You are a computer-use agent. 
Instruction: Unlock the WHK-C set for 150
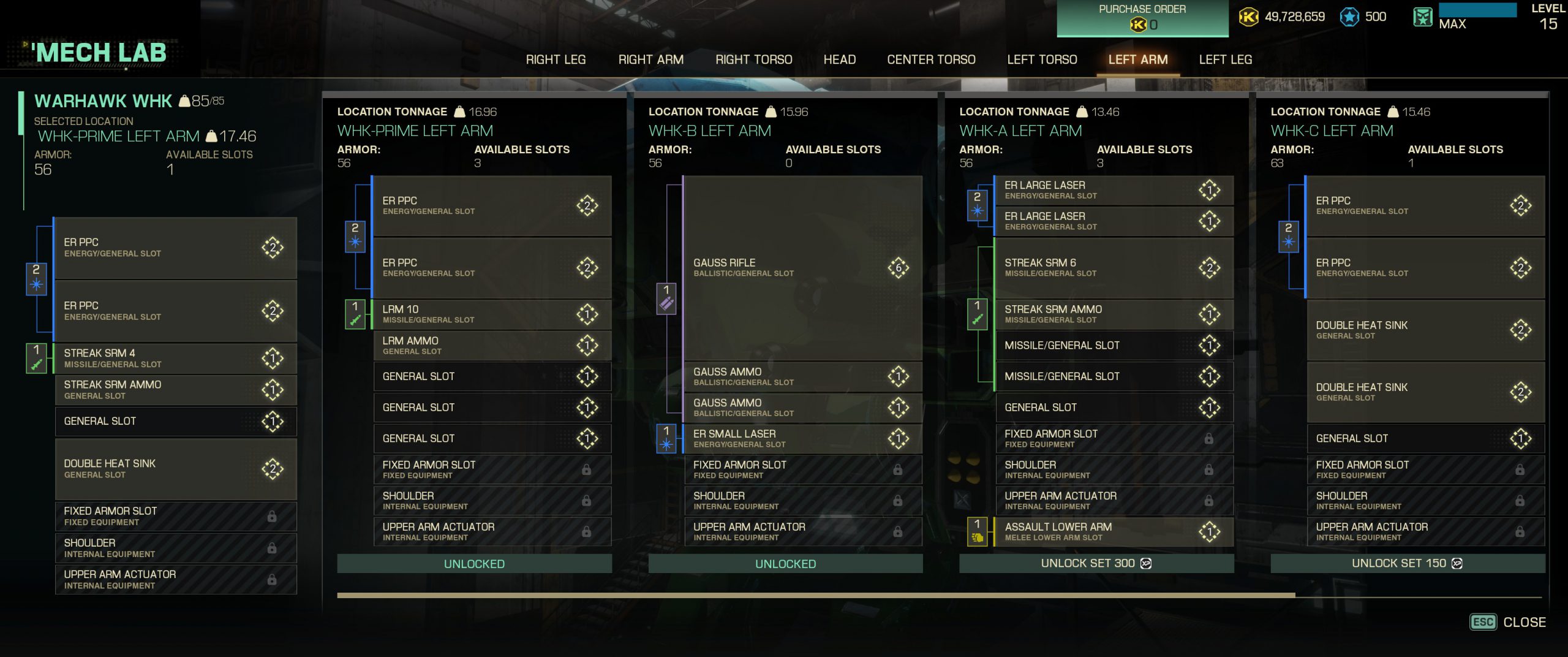1407,563
